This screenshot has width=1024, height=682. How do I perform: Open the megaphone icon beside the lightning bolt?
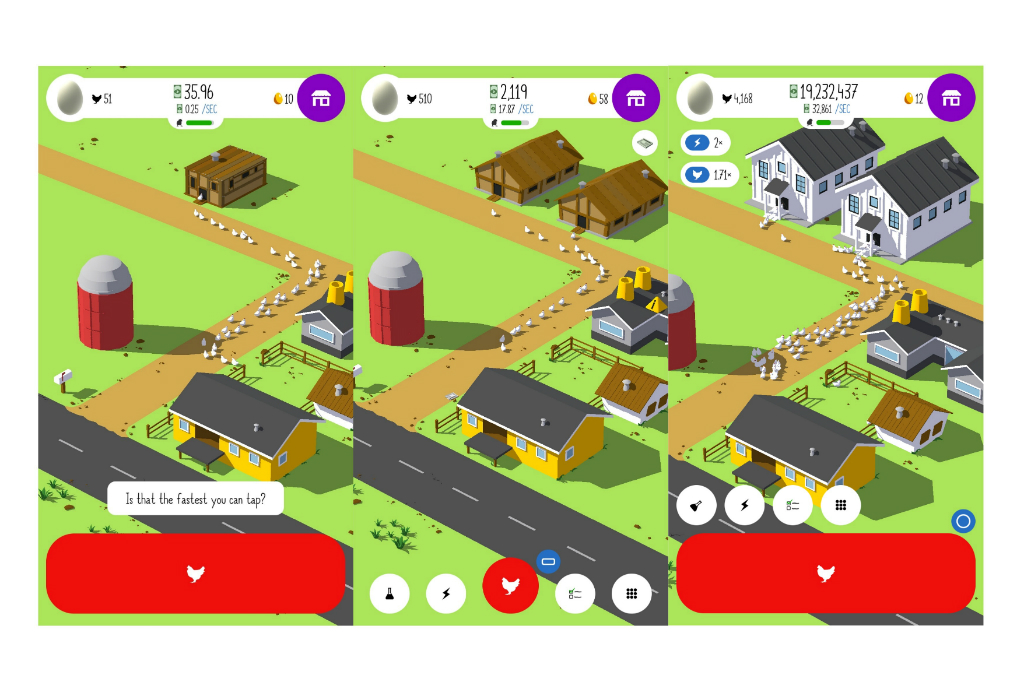coord(696,506)
